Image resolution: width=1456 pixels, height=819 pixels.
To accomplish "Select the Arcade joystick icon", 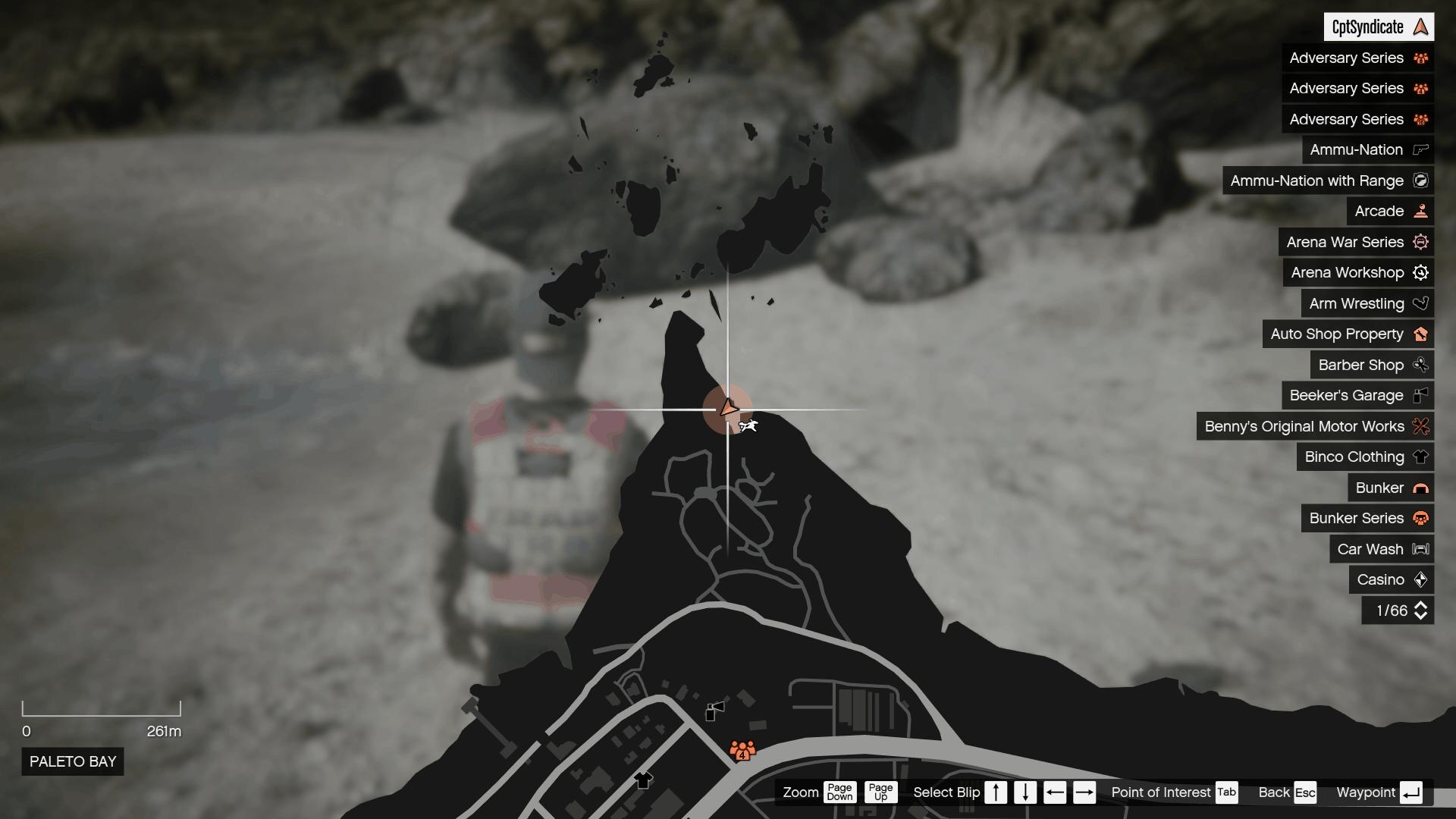I will point(1420,211).
